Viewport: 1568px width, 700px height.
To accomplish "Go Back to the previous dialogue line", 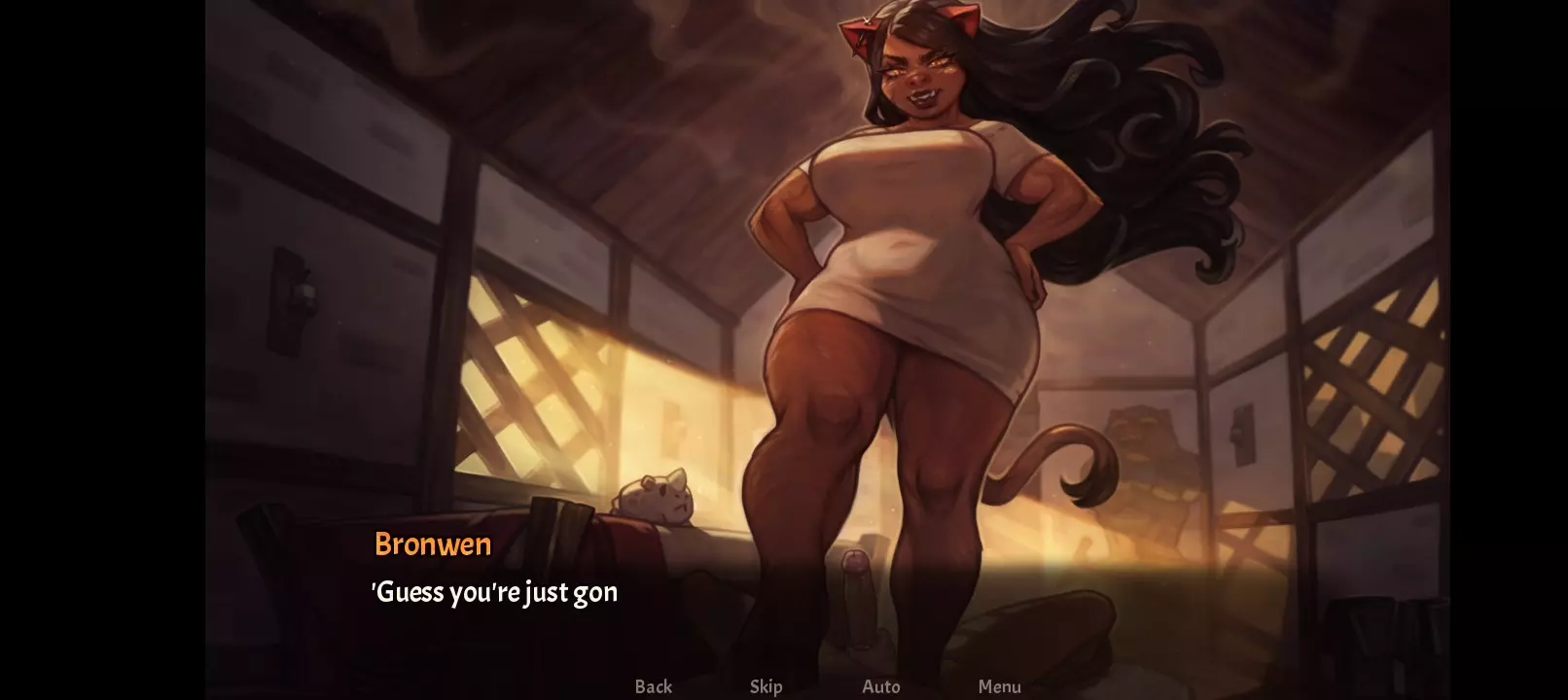I will tap(653, 686).
